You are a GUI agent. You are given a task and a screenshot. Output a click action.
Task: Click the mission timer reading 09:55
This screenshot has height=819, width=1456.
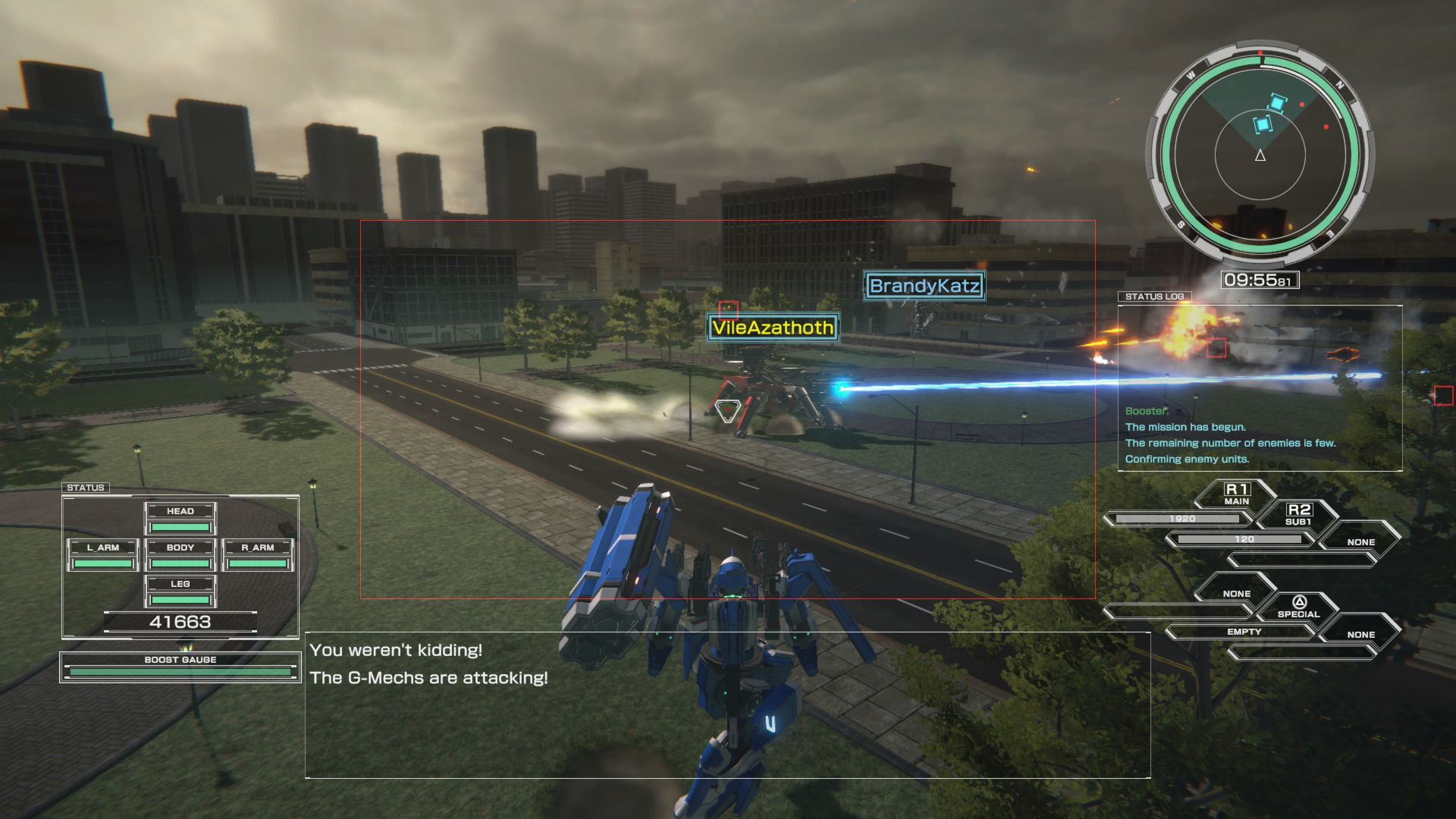tap(1259, 279)
